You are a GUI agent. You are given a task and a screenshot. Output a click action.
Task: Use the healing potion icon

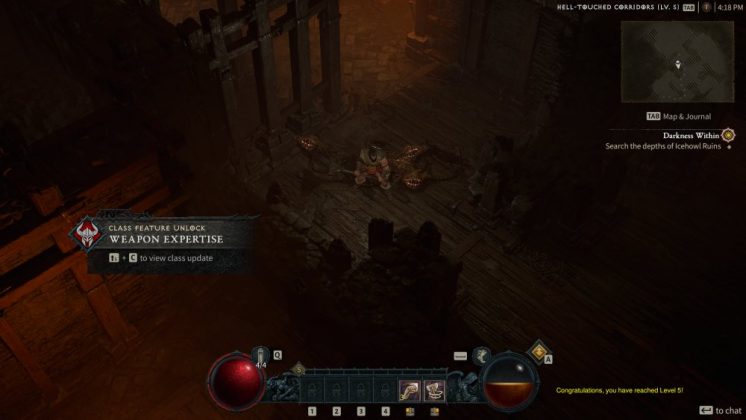click(x=261, y=356)
